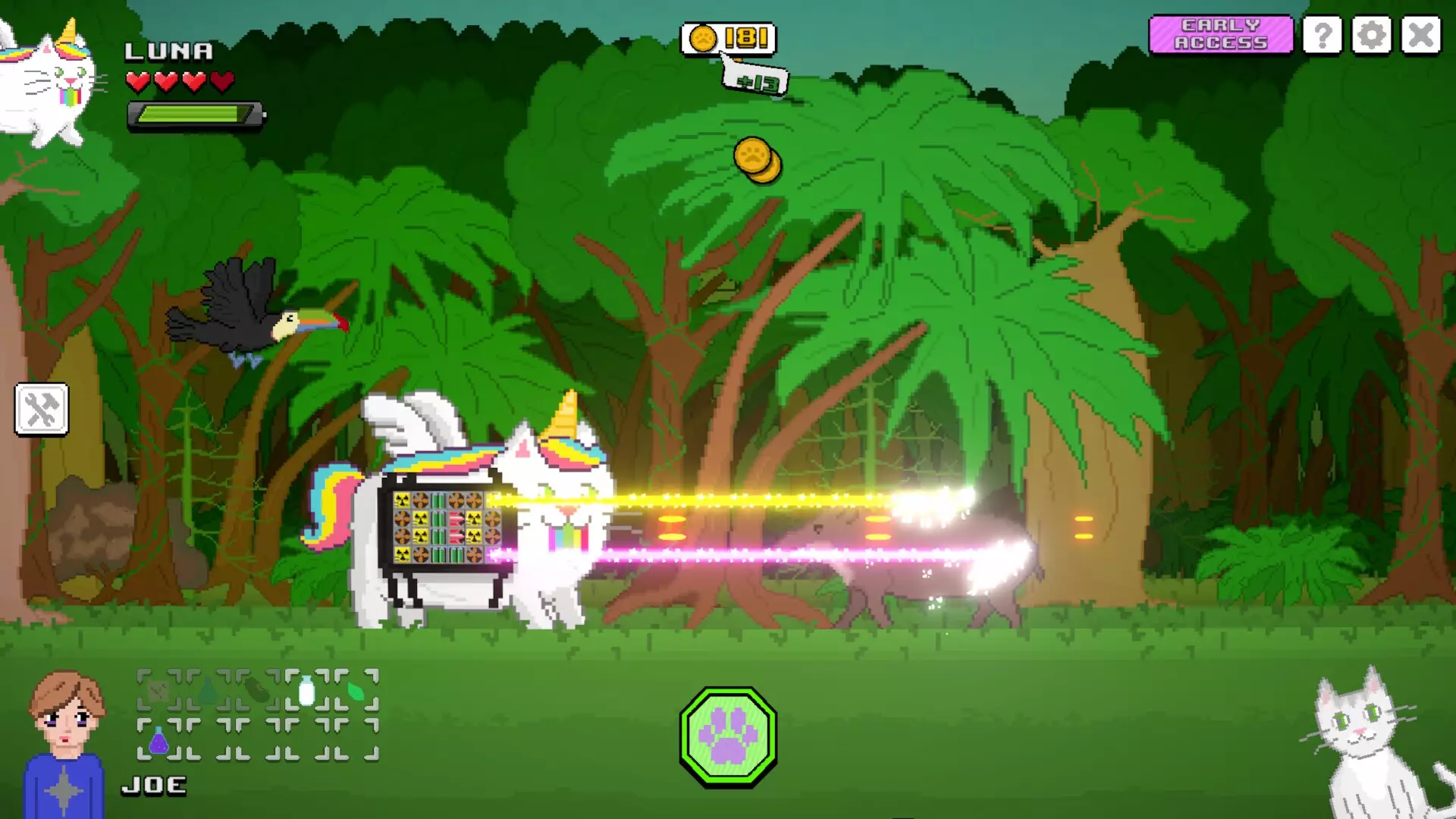Viewport: 1456px width, 819px height.
Task: Open the wrench tools menu
Action: 42,409
